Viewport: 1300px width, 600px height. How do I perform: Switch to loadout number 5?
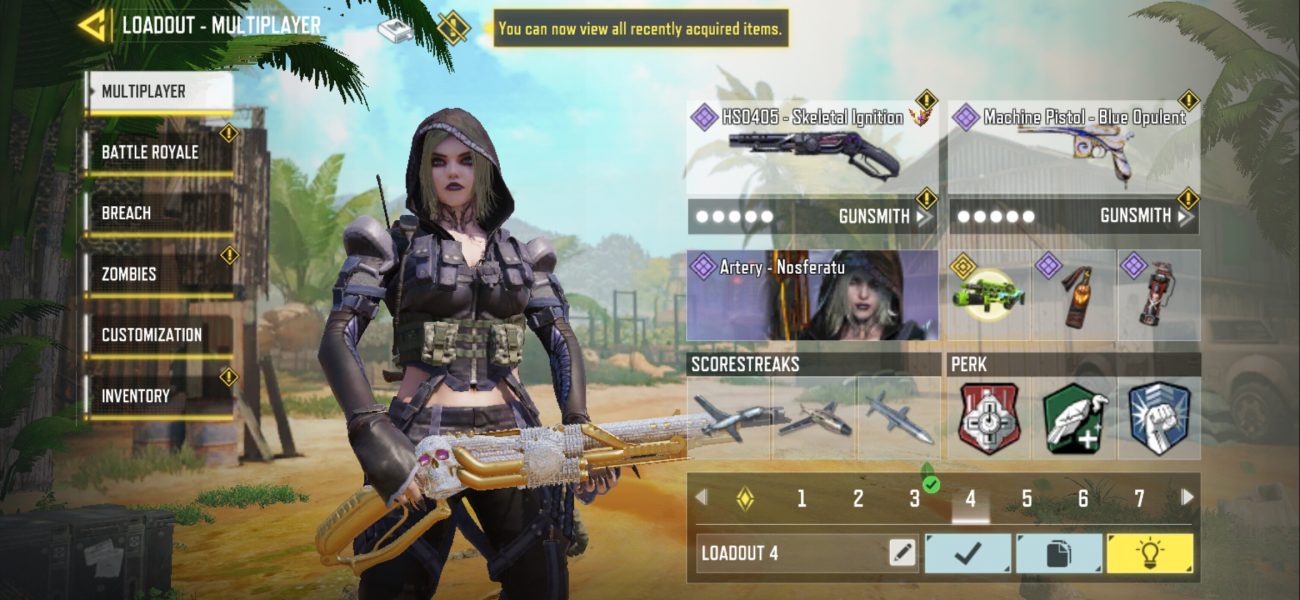1026,498
